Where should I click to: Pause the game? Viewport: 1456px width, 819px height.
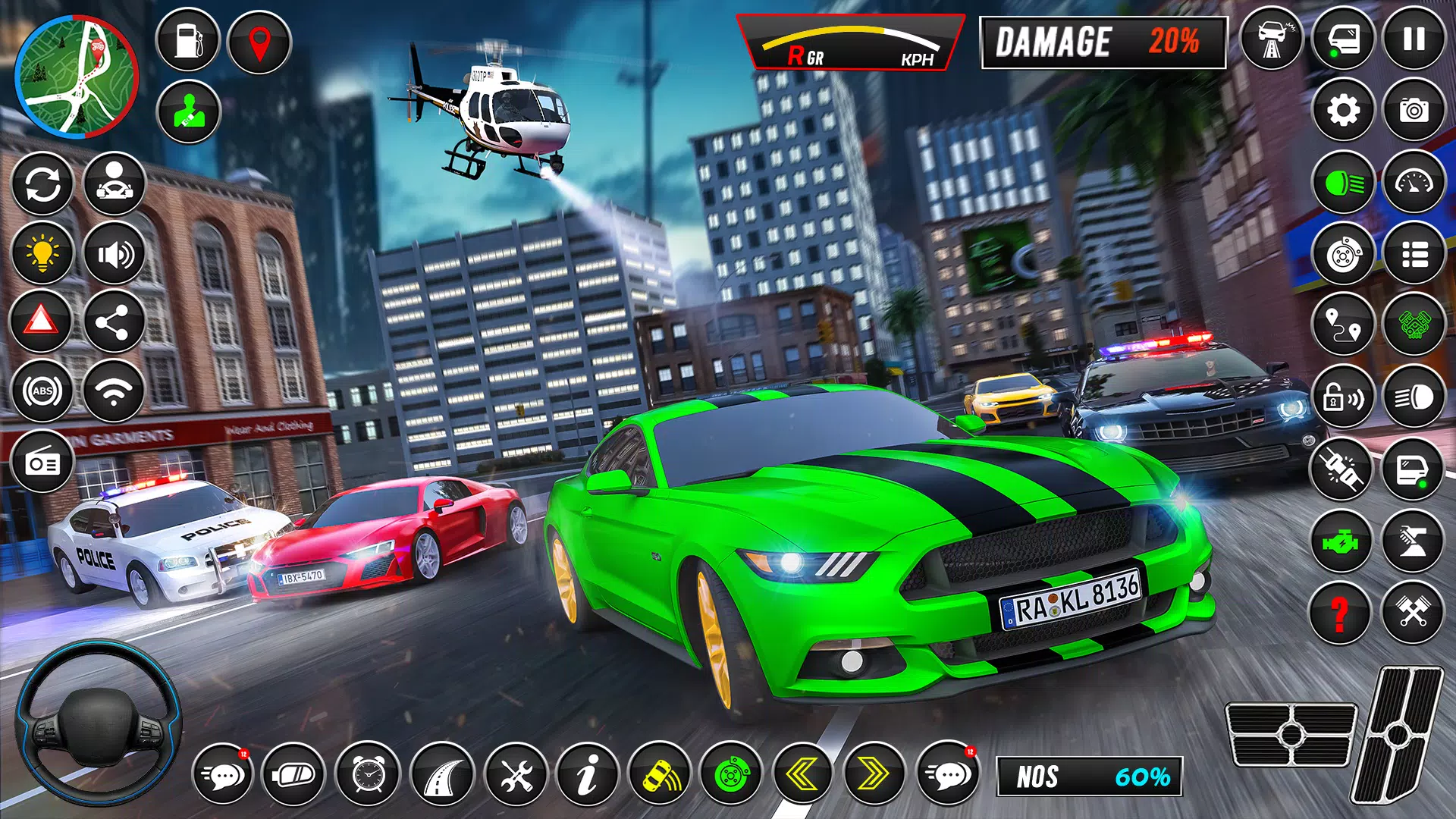pos(1414,39)
